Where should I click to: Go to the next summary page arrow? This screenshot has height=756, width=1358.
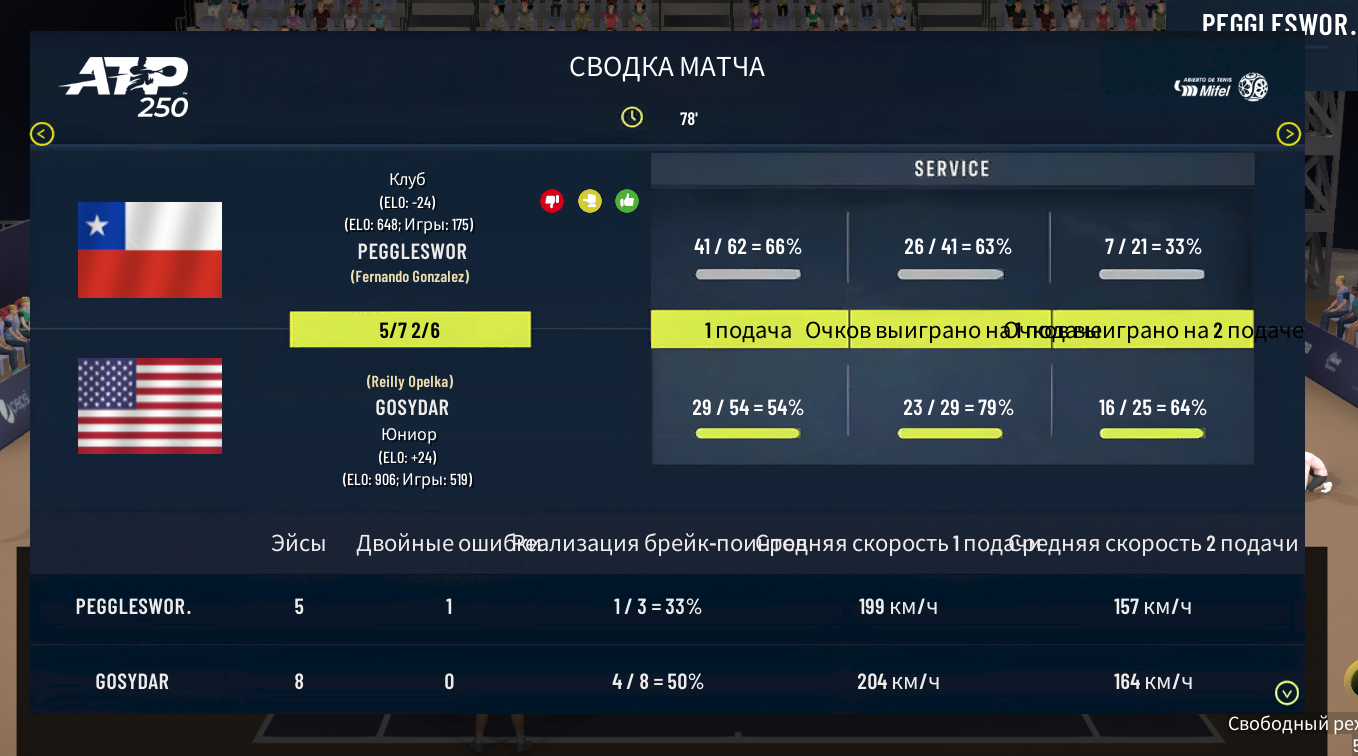pyautogui.click(x=1289, y=134)
